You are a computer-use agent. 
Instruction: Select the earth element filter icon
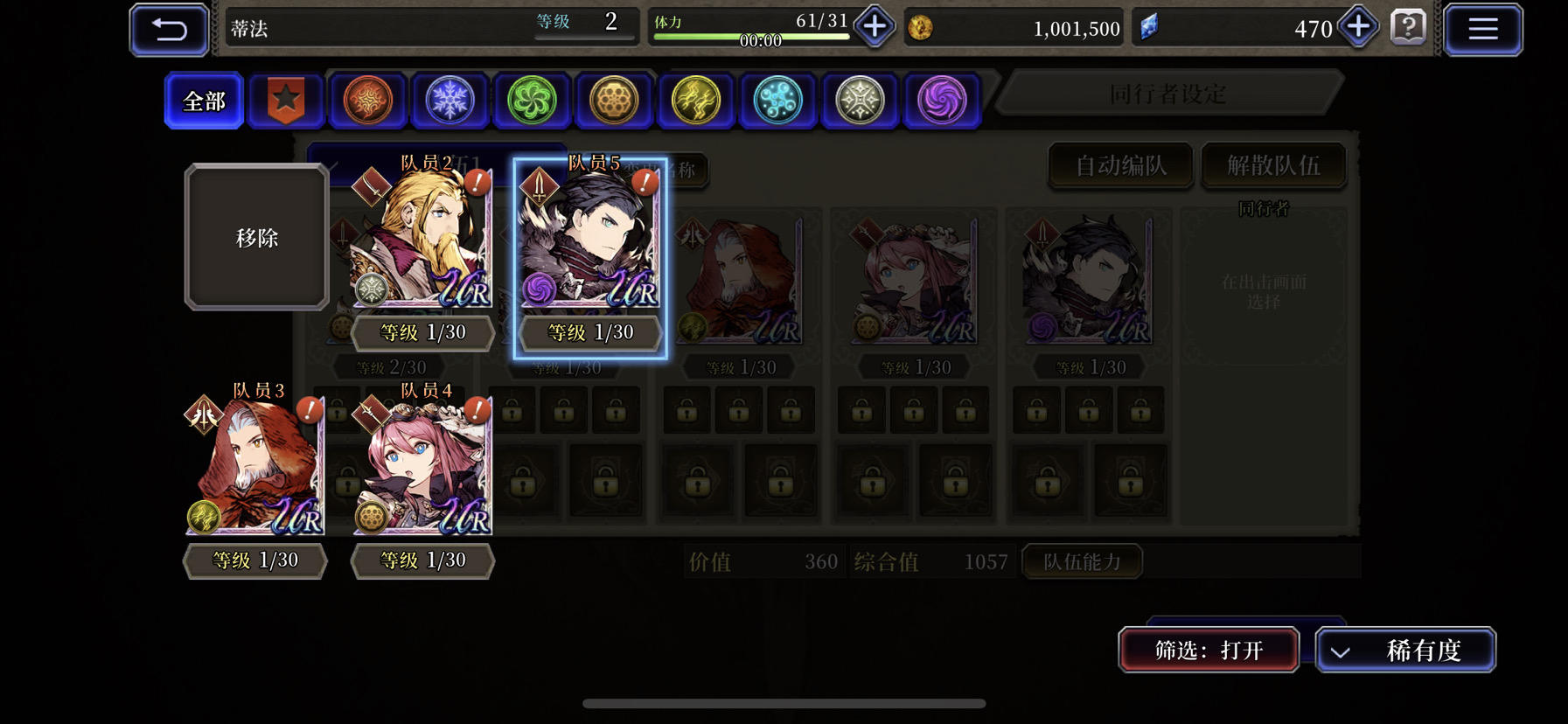(613, 100)
